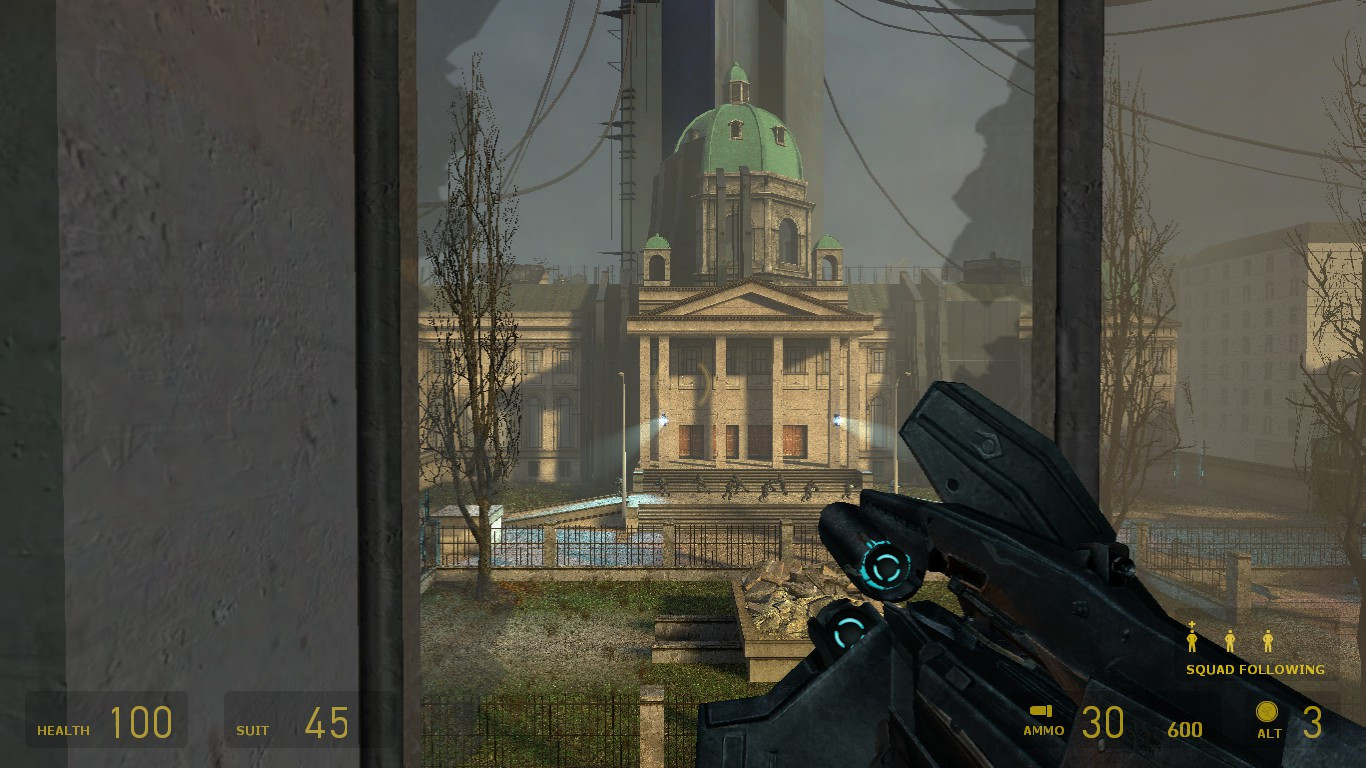Select the squad leader medic icon
Image resolution: width=1366 pixels, height=768 pixels.
1192,638
